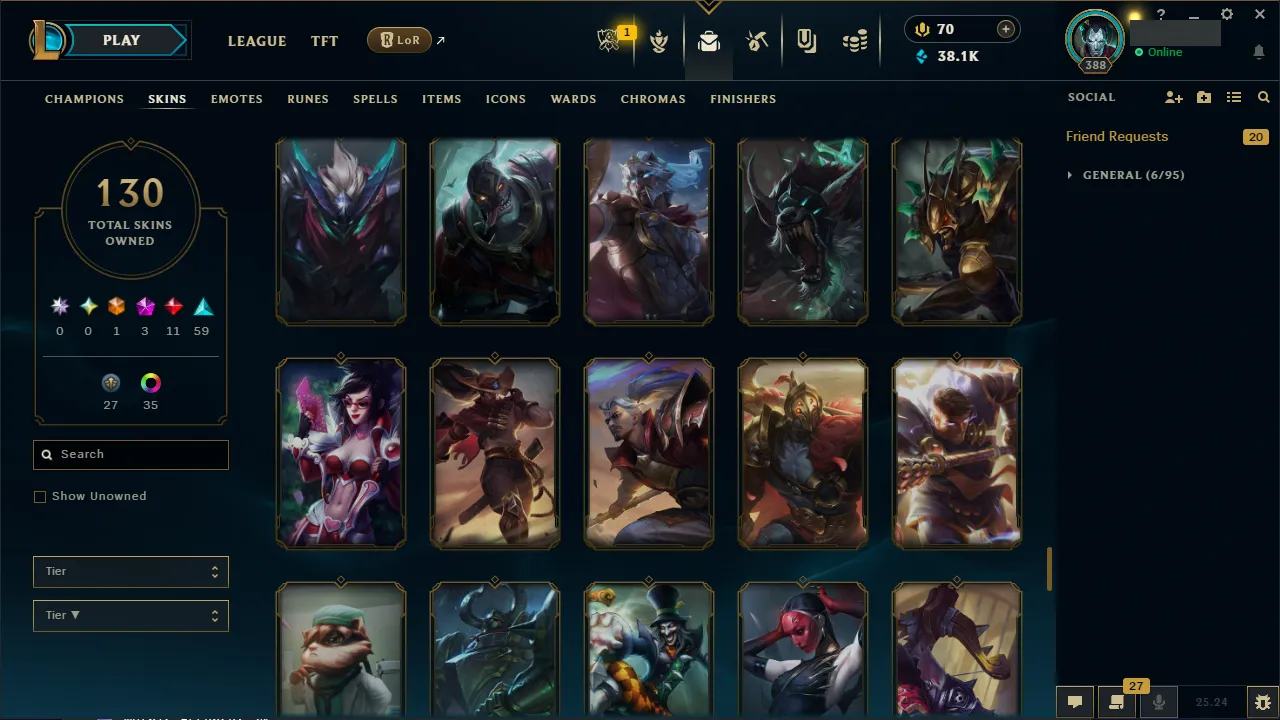The image size is (1280, 720).
Task: Open Friend Requests
Action: pos(1116,136)
